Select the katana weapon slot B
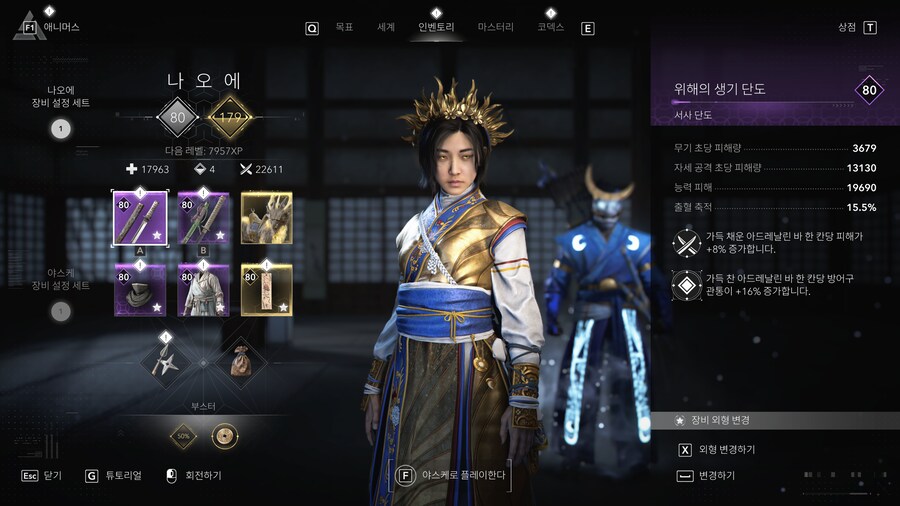The image size is (900, 506). [x=203, y=218]
